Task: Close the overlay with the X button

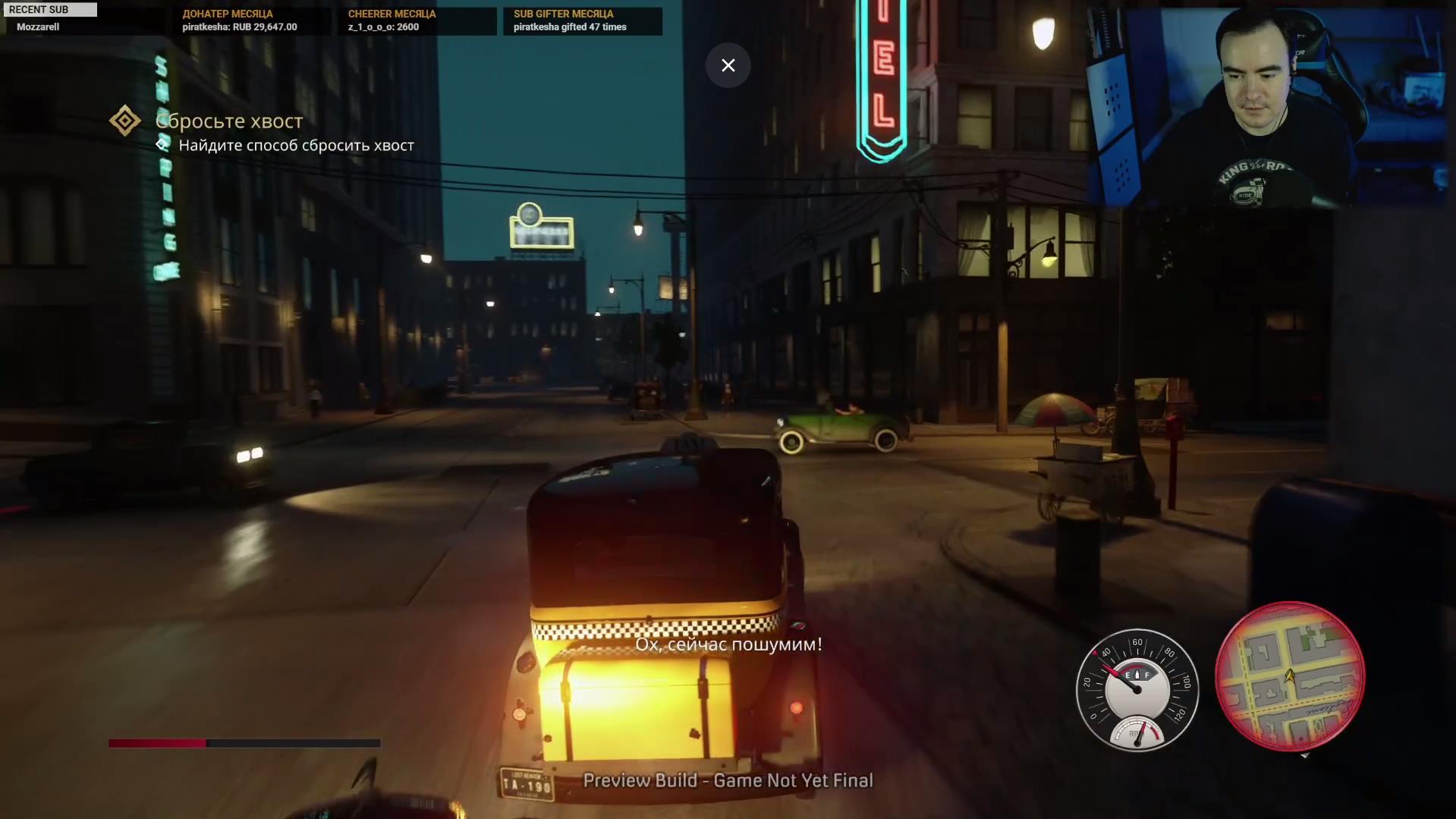Action: click(728, 65)
